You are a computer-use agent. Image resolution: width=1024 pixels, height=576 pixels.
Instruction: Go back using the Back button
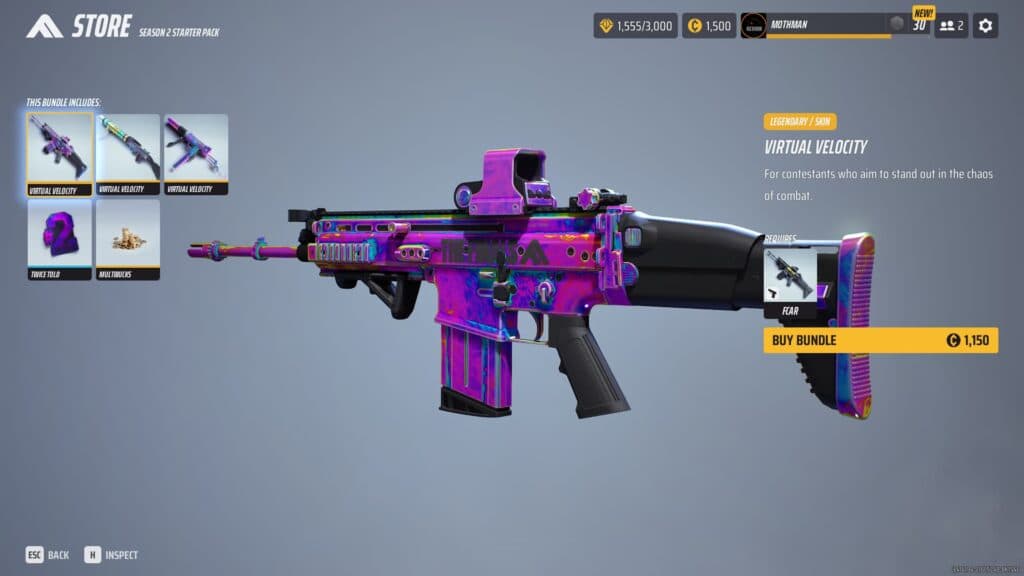pos(48,554)
